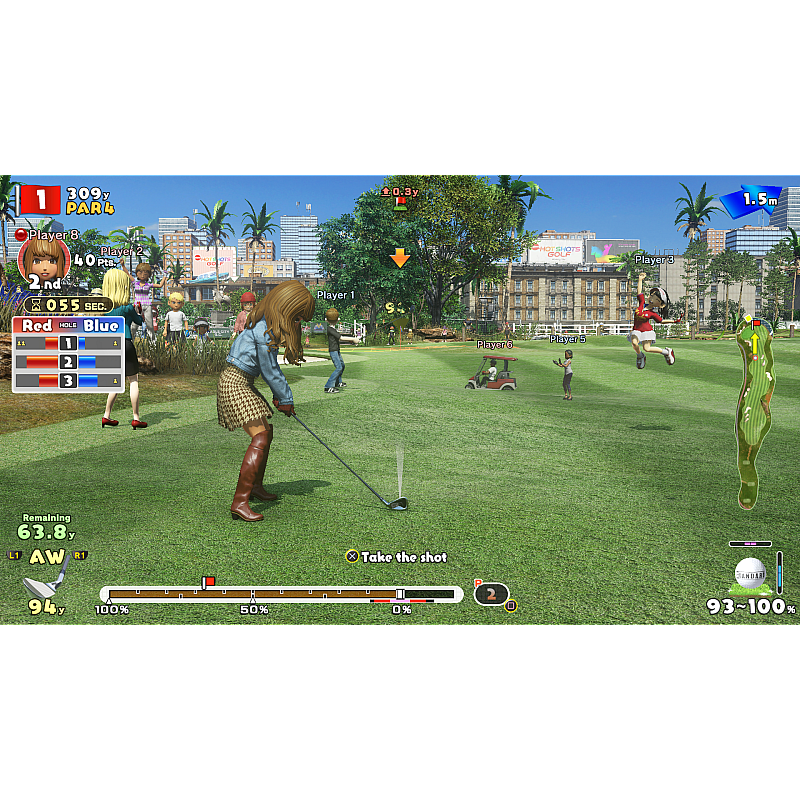Click the red hole 1 flag icon

41,199
